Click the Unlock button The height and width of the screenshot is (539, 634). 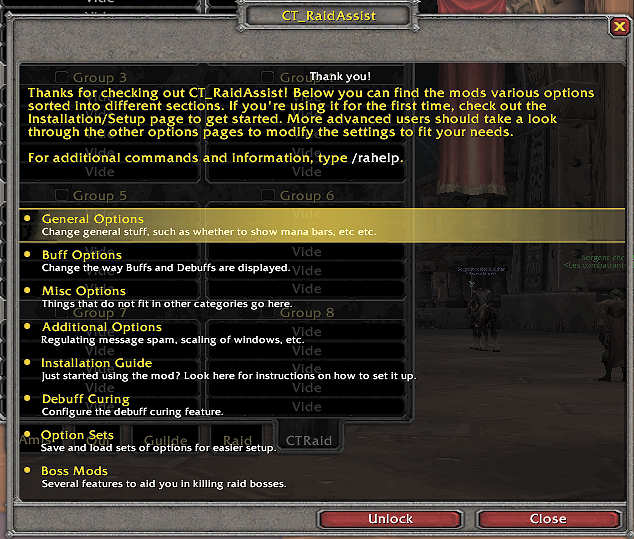[390, 519]
